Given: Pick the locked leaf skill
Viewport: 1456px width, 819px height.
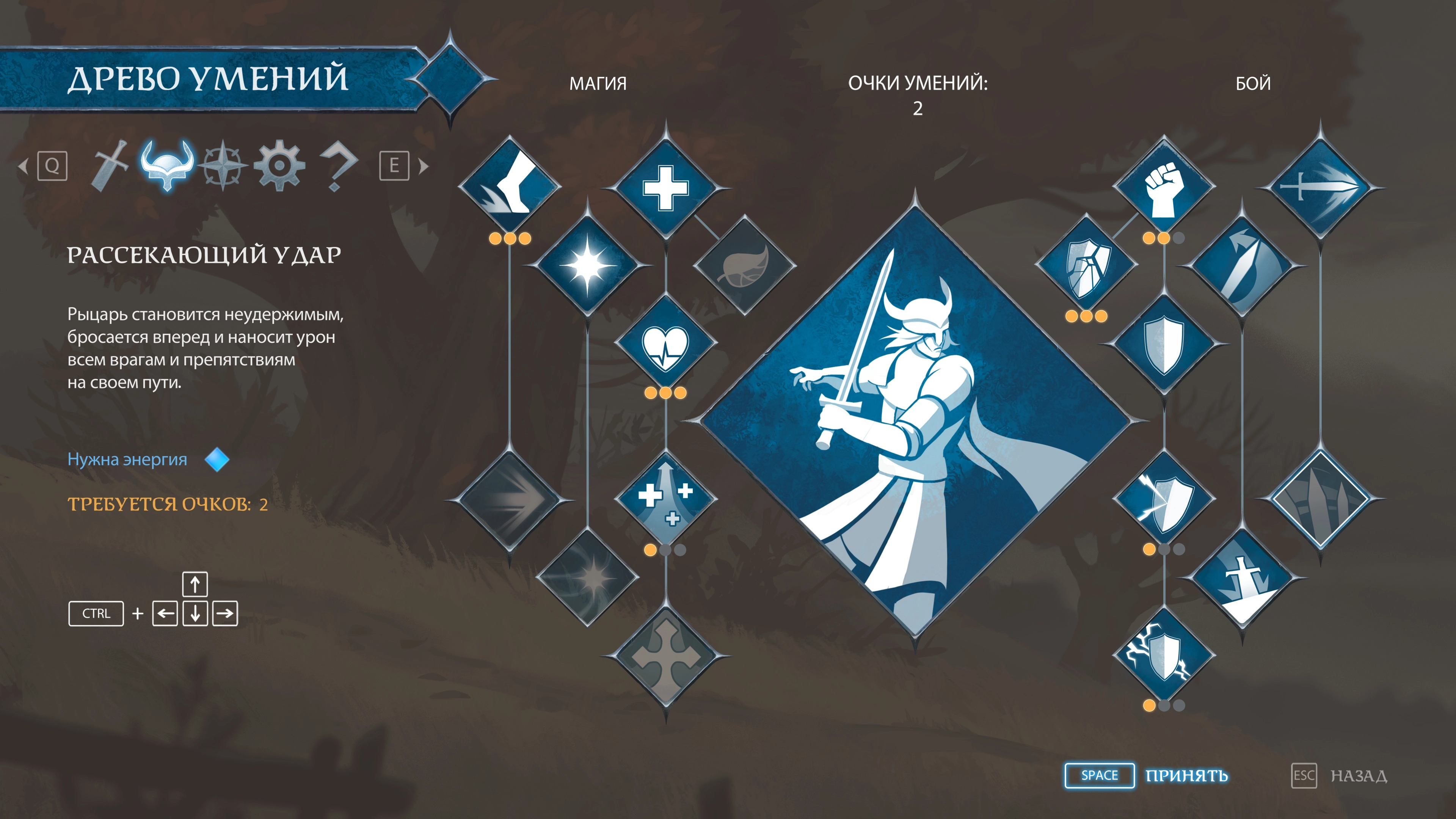Looking at the screenshot, I should [x=744, y=265].
